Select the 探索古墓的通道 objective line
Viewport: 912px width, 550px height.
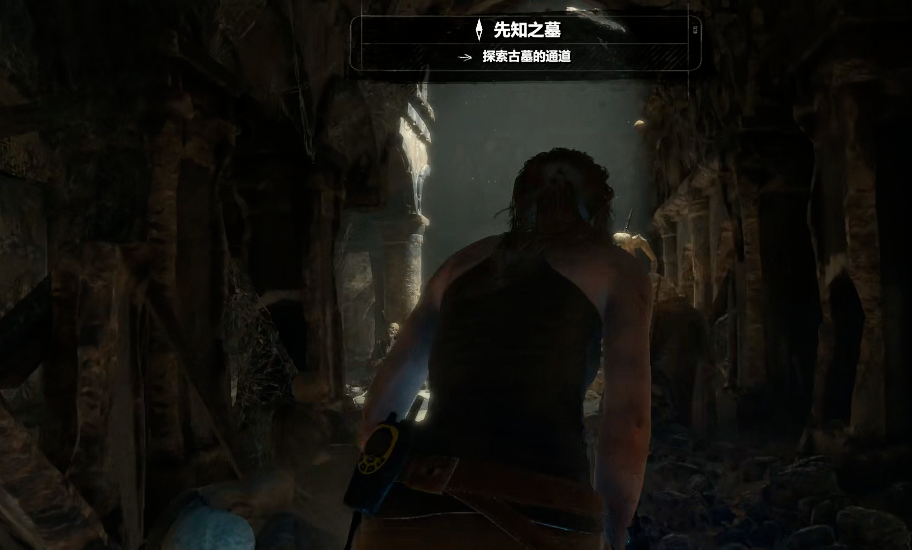[526, 57]
